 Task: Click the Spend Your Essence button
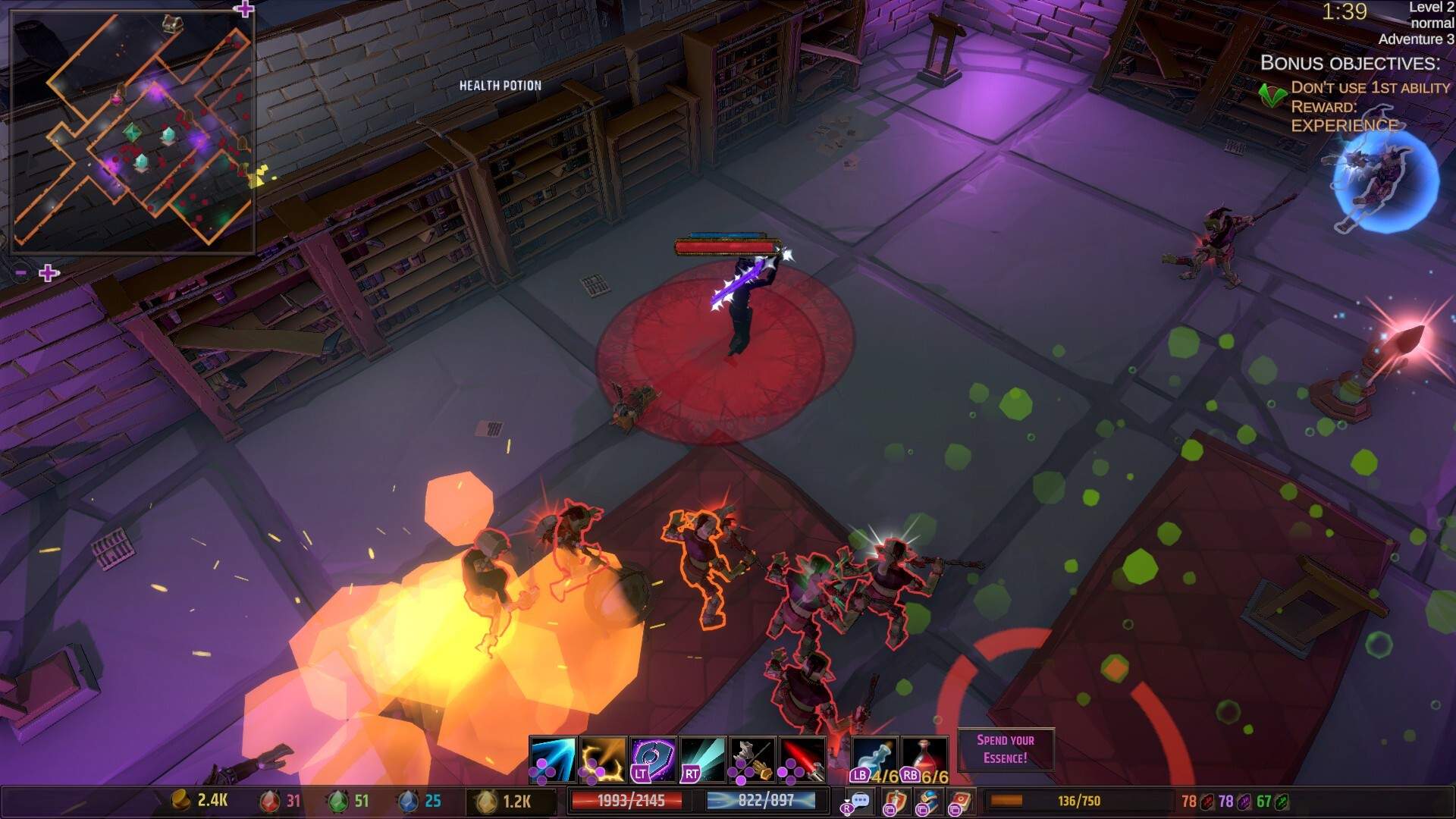[1006, 749]
